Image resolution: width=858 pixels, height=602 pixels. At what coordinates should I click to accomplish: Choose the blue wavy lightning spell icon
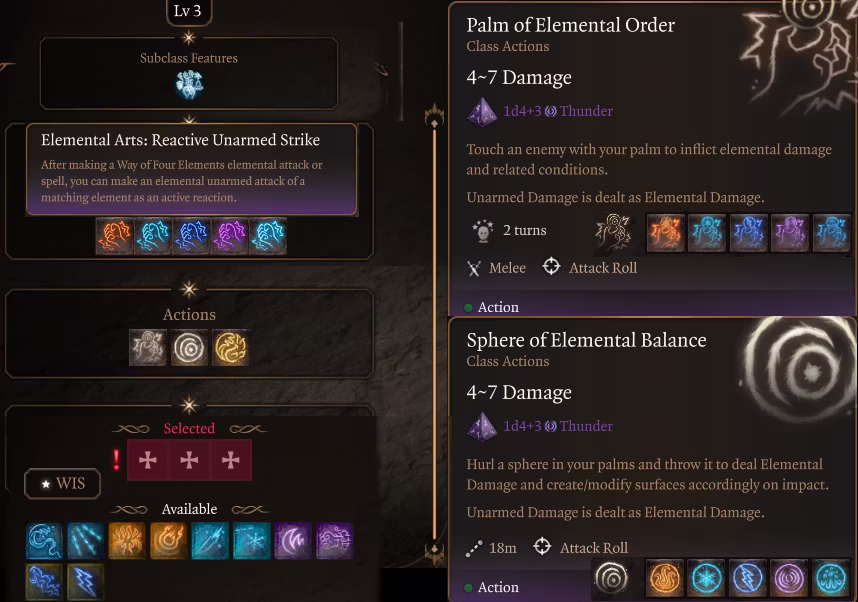[x=45, y=582]
